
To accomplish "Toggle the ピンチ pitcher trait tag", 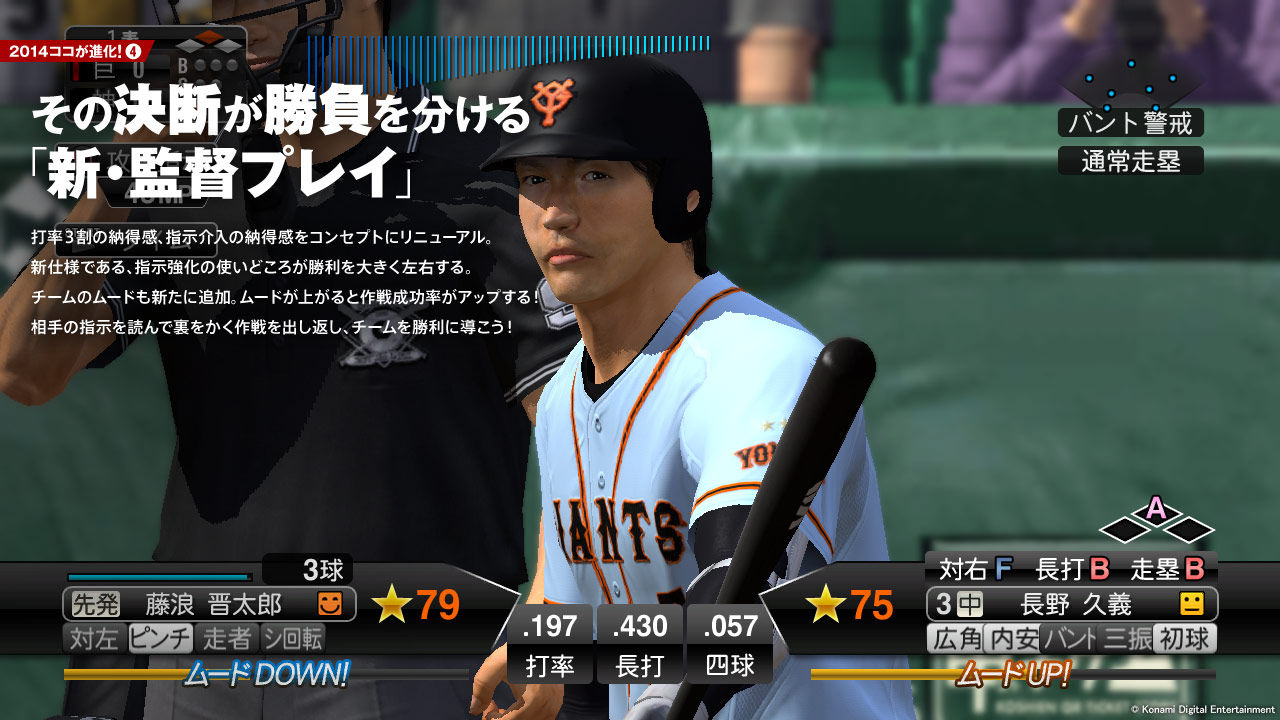I will [x=159, y=636].
